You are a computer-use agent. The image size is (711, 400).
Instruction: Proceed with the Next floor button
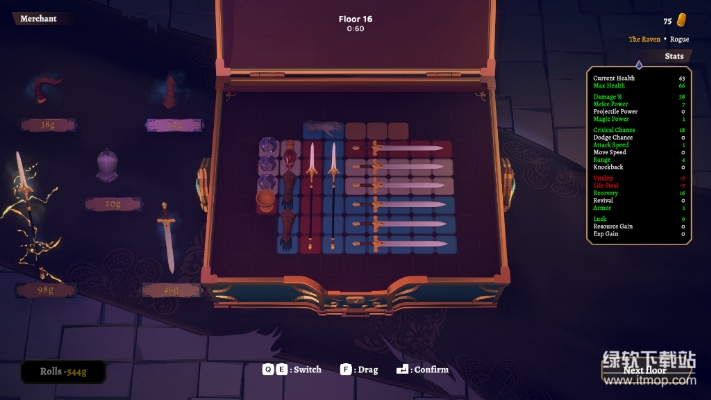[x=643, y=369]
